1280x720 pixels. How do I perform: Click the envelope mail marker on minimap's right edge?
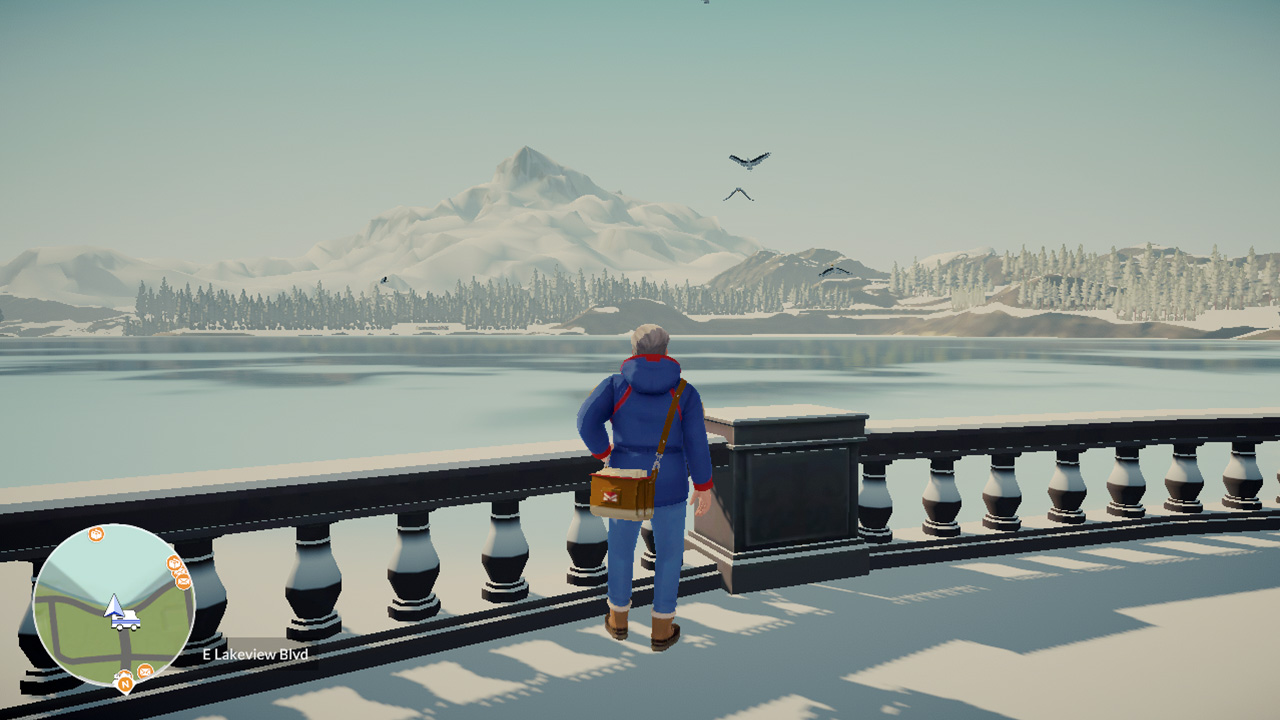click(x=183, y=581)
